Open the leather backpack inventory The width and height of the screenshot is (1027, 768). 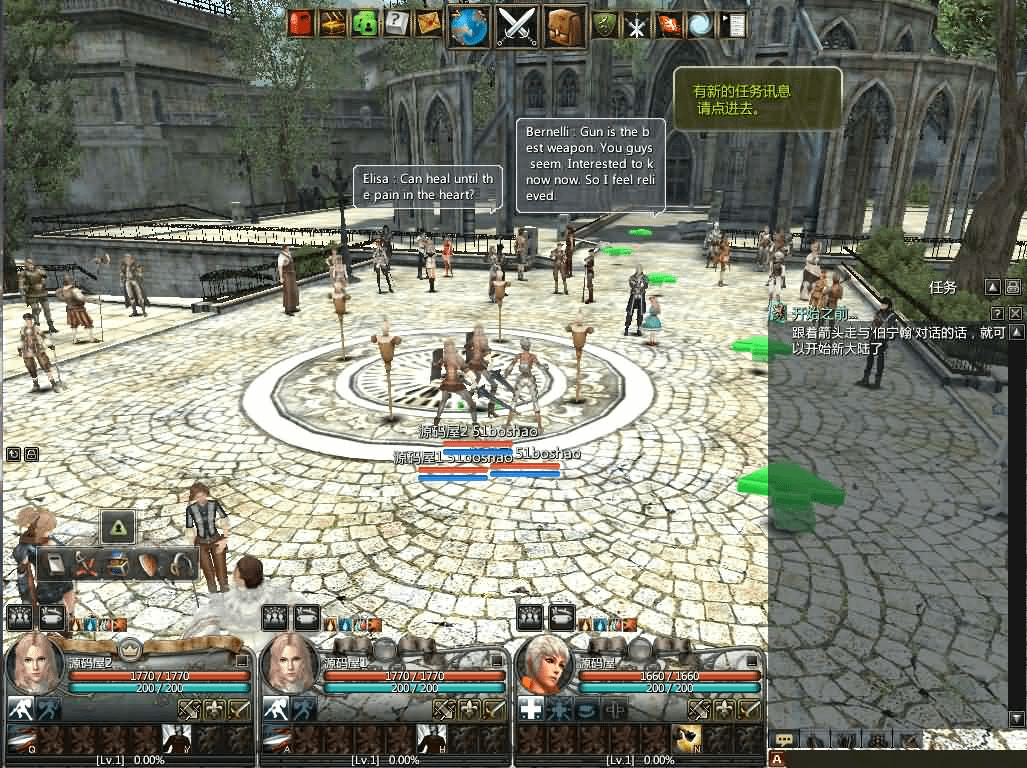[564, 26]
